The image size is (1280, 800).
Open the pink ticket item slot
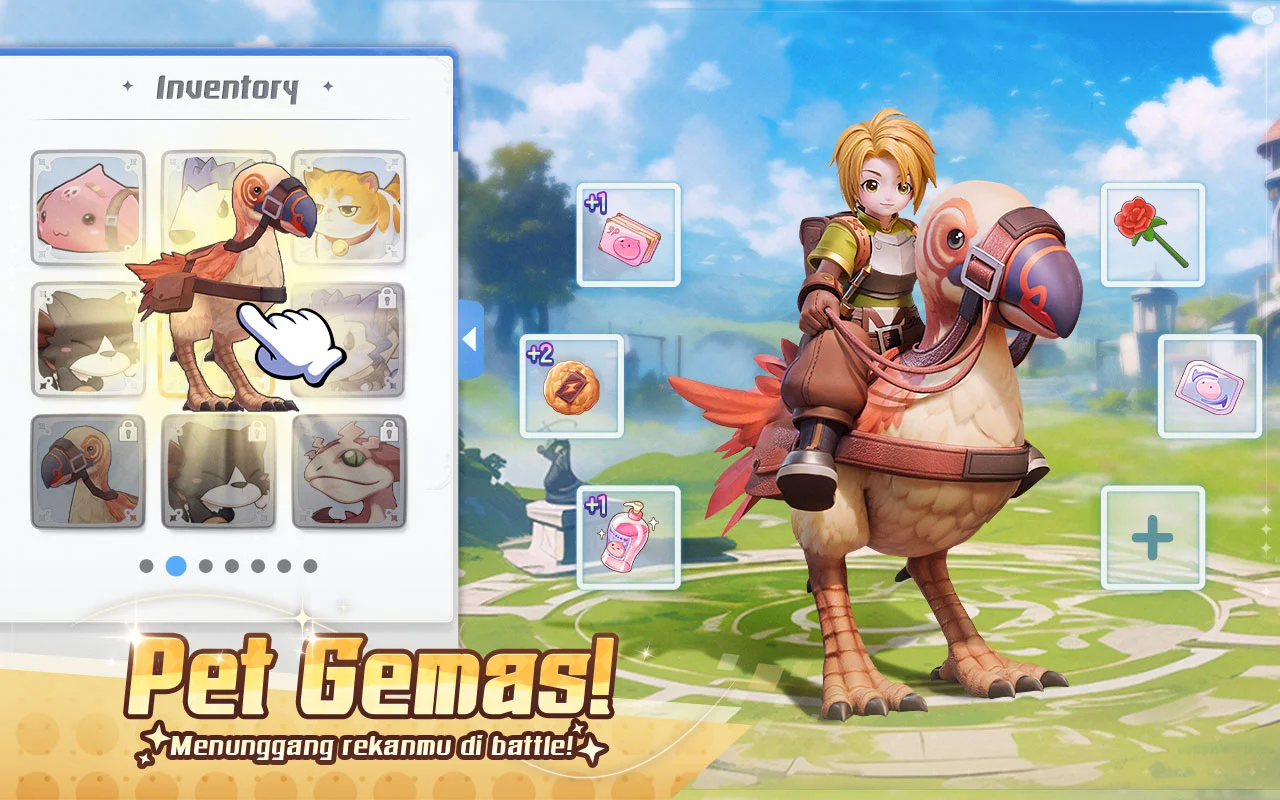(1209, 386)
